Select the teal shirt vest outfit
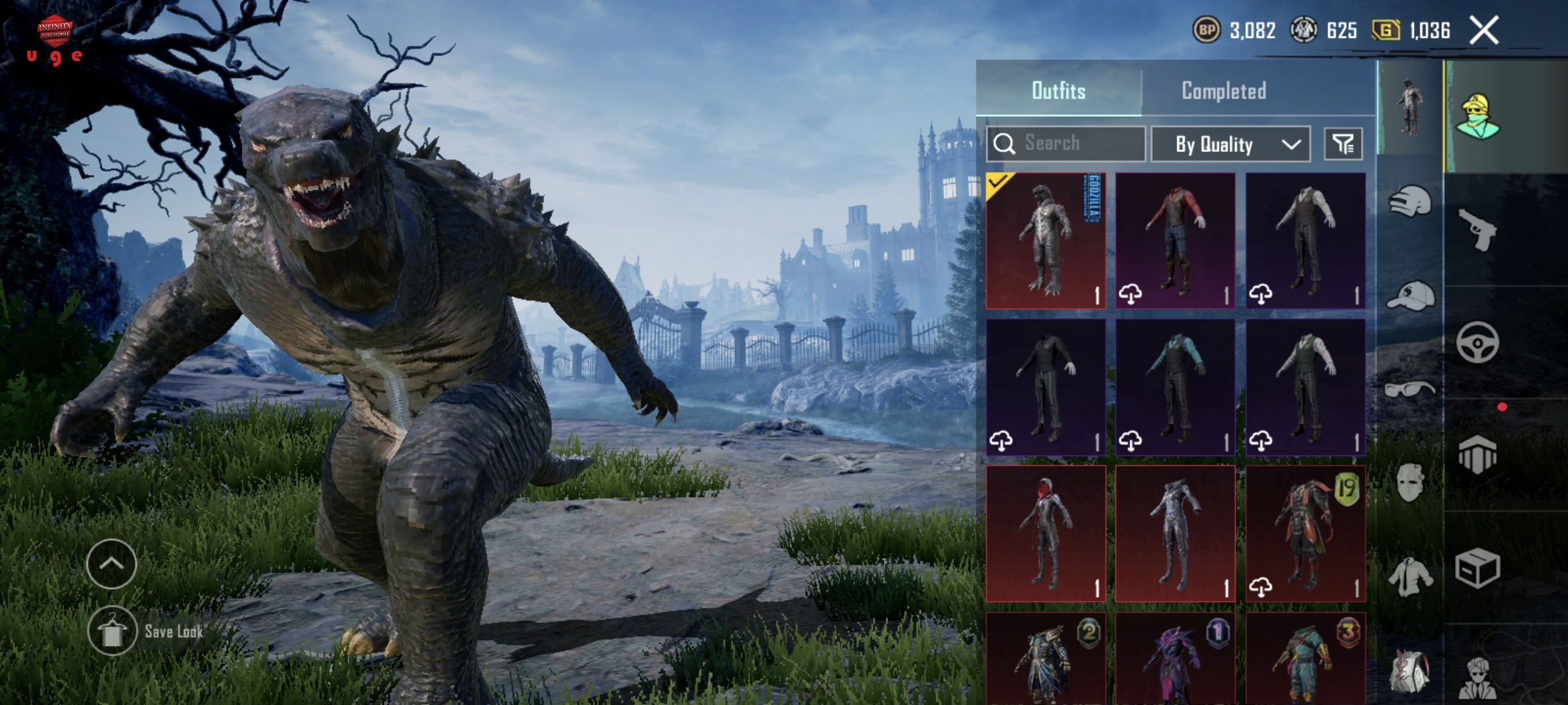 1175,387
